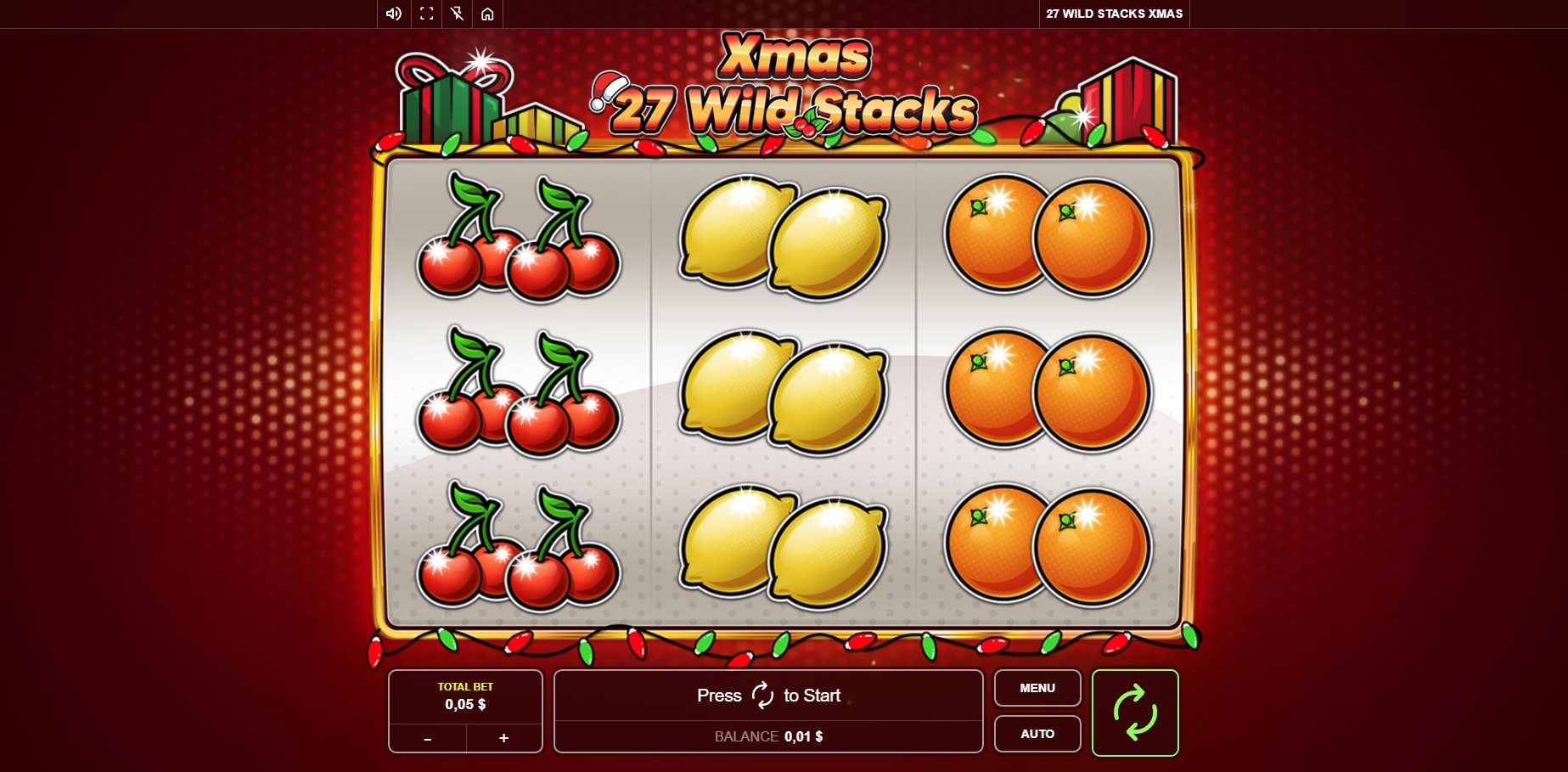Click the crossed-out cursor icon

(x=457, y=13)
